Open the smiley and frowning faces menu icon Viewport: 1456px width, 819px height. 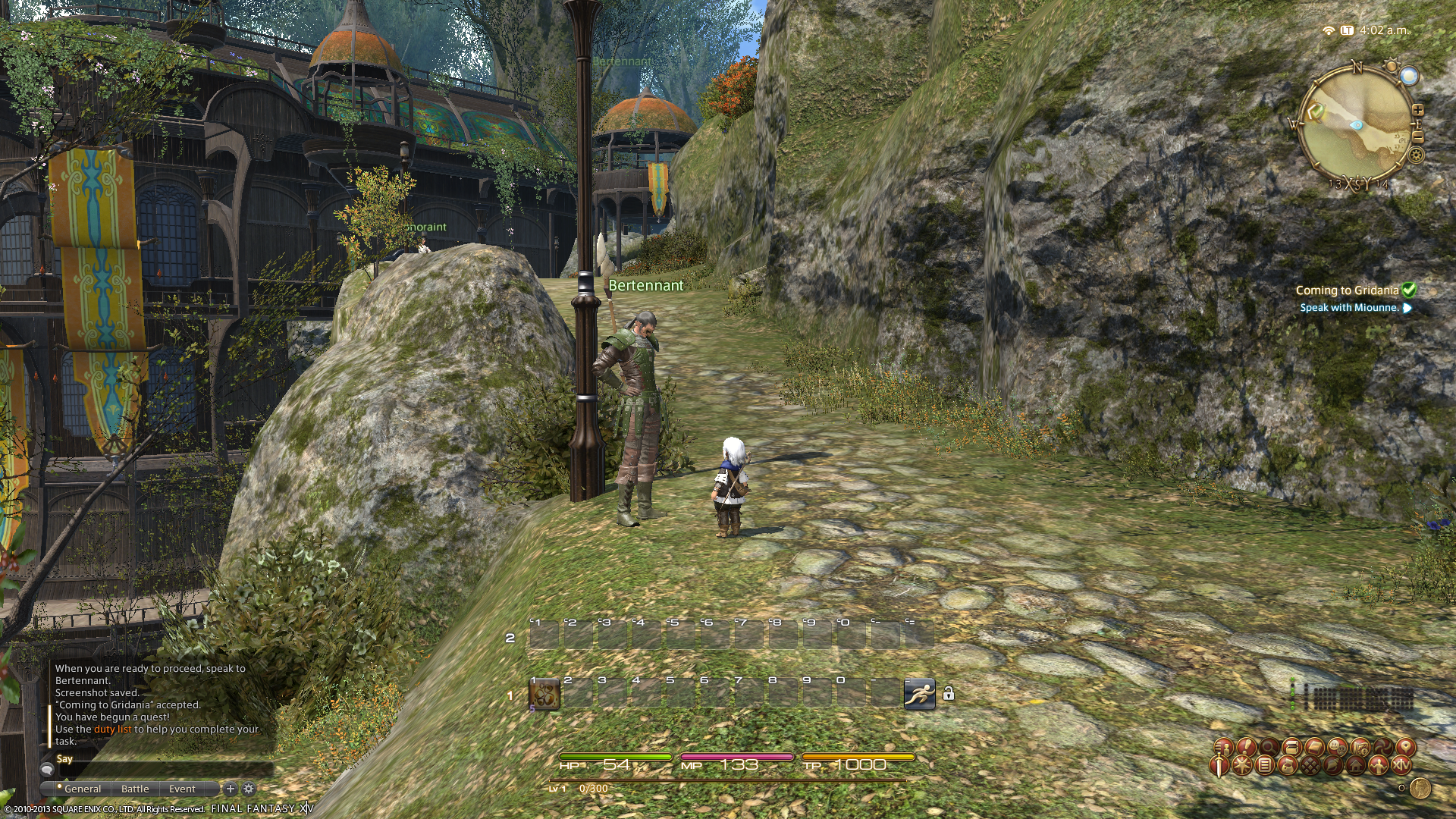point(1337,748)
